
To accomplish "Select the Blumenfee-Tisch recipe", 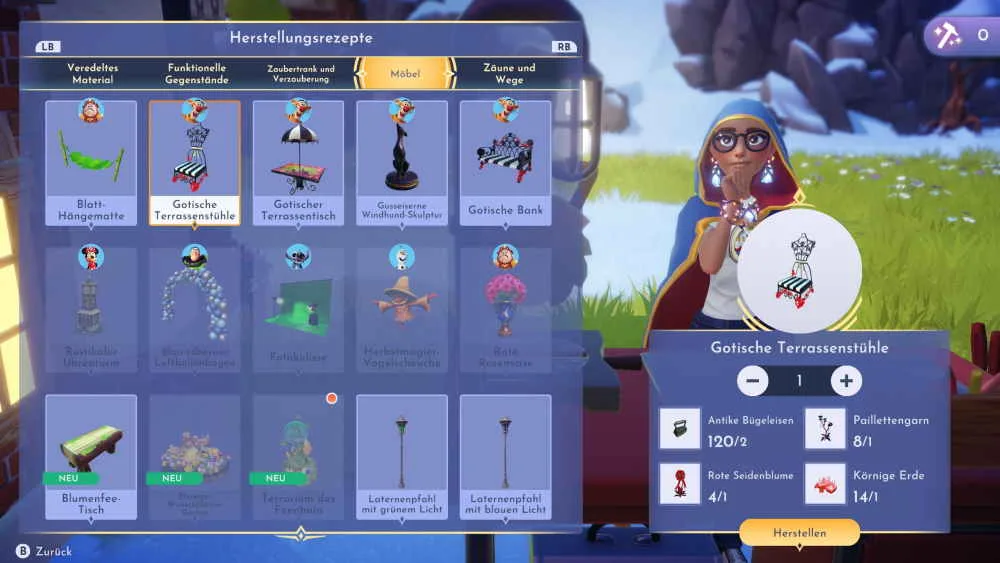I will point(91,456).
